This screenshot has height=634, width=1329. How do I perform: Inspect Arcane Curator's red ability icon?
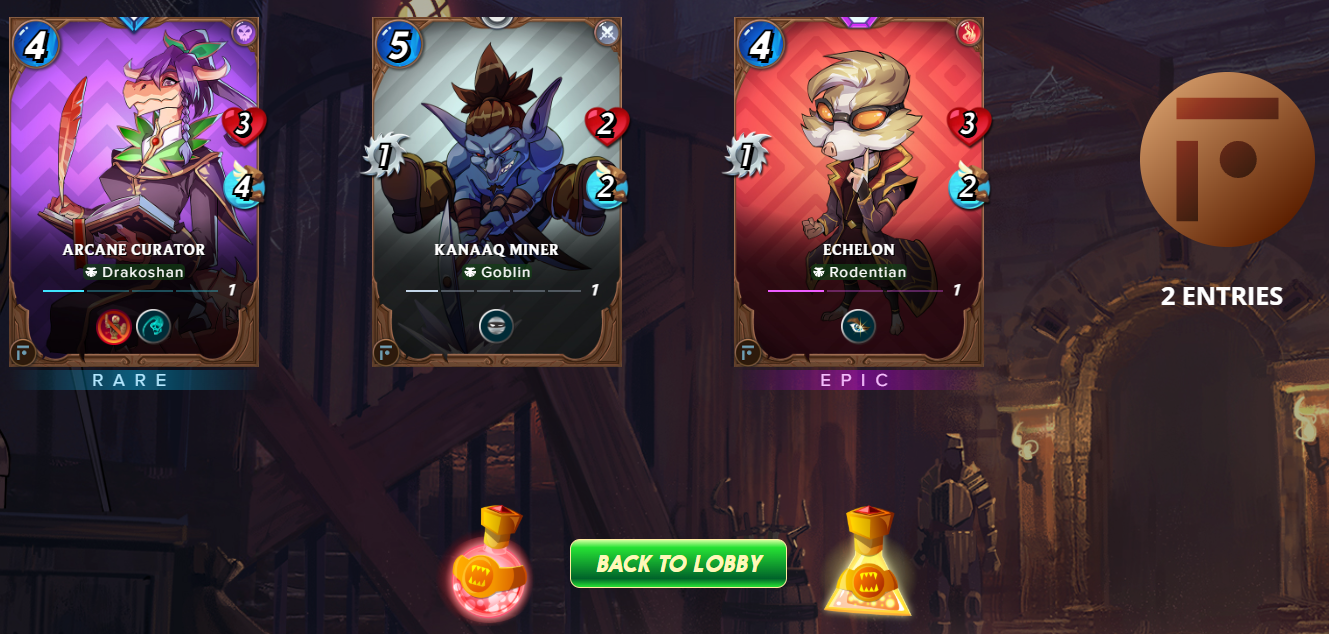coord(114,326)
